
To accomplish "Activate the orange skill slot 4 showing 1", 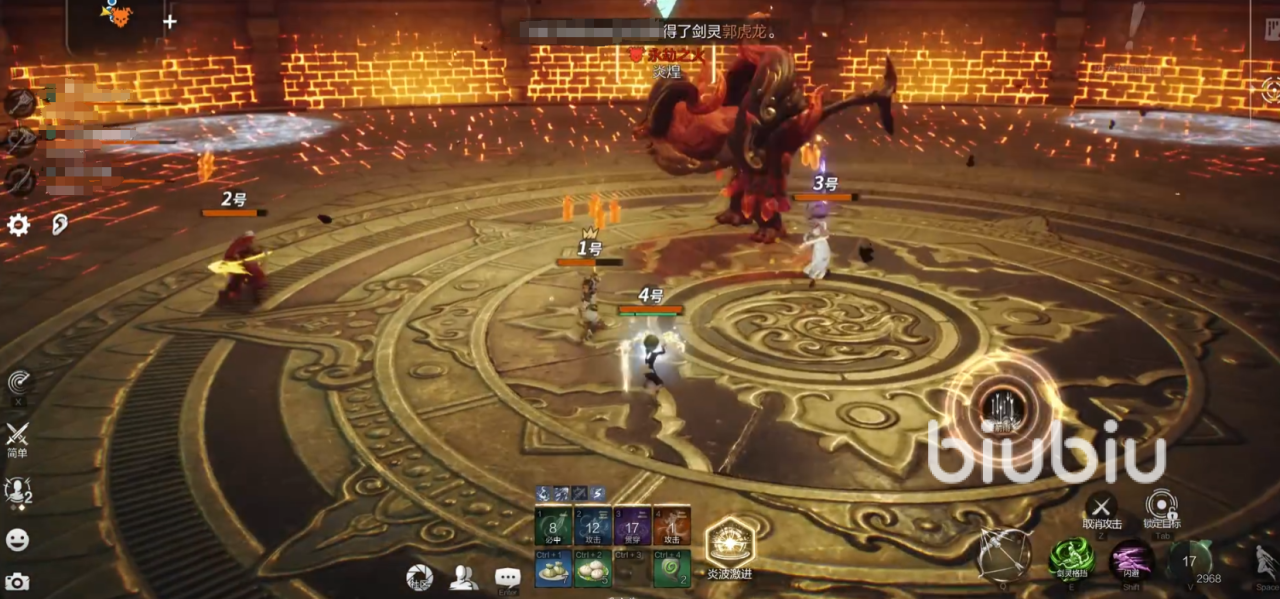I will coord(672,526).
